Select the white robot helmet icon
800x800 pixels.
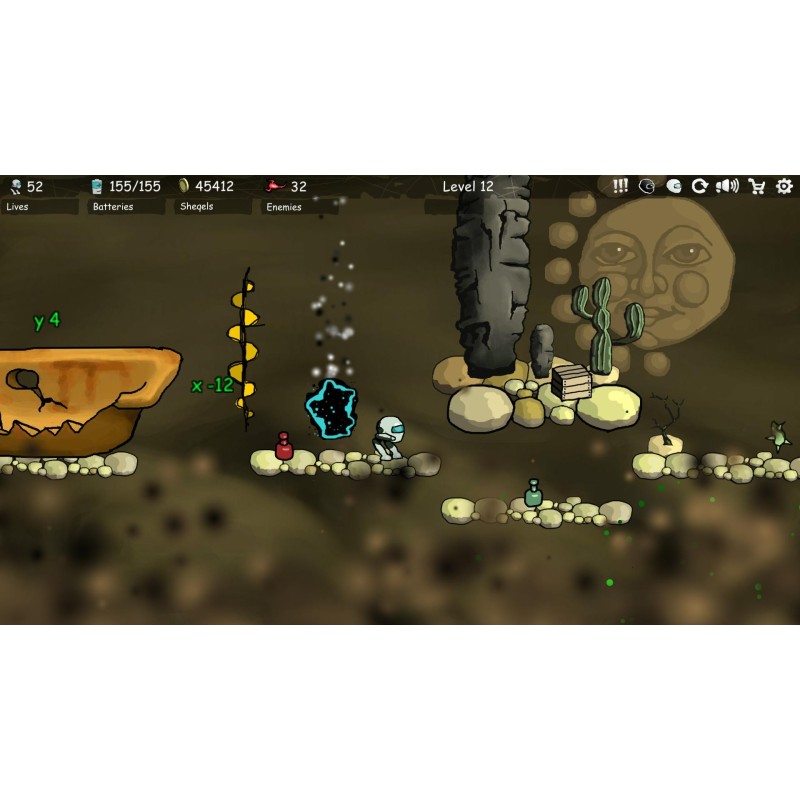(x=674, y=186)
